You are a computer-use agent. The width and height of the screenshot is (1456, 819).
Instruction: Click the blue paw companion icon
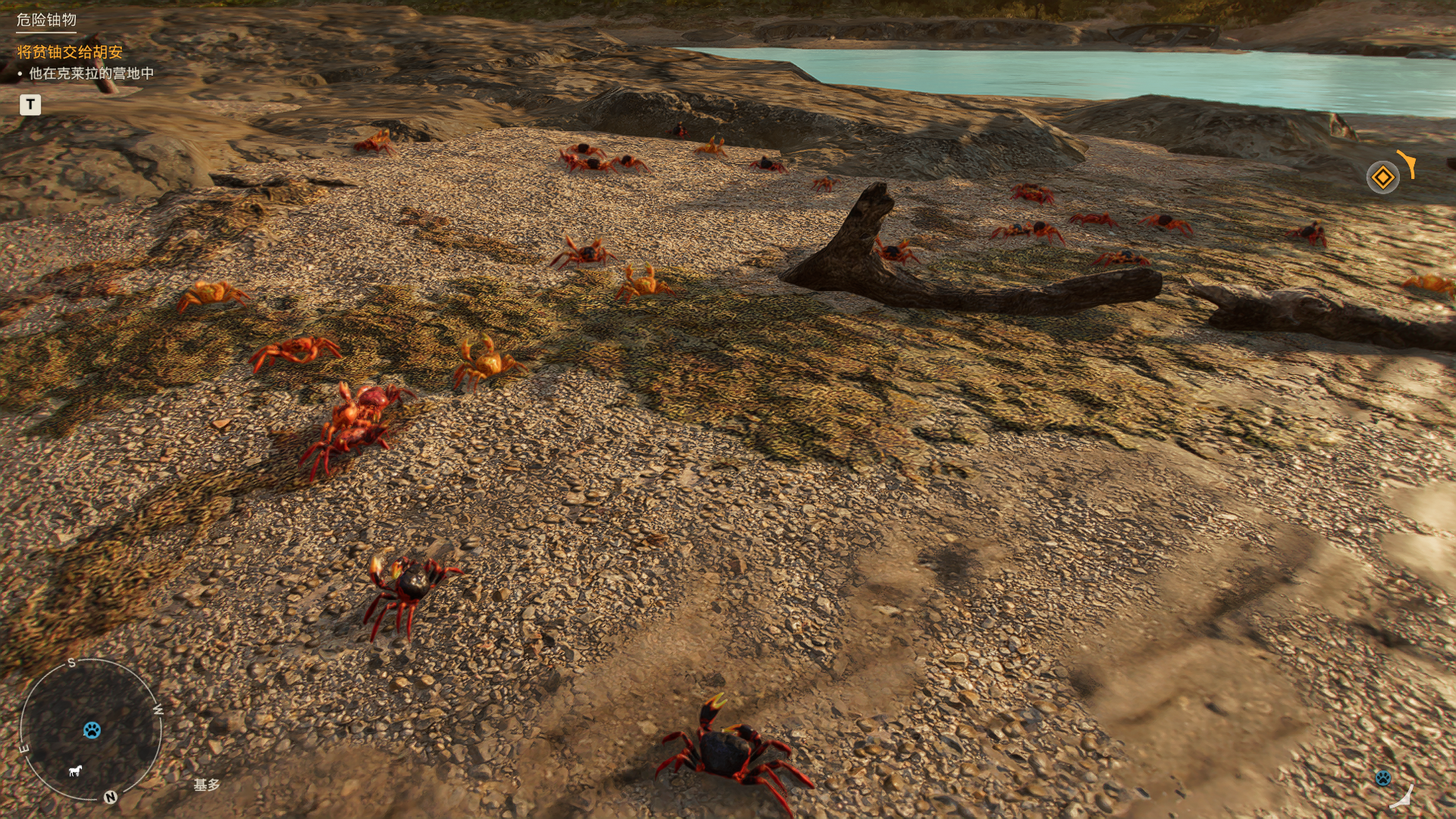[x=1382, y=777]
